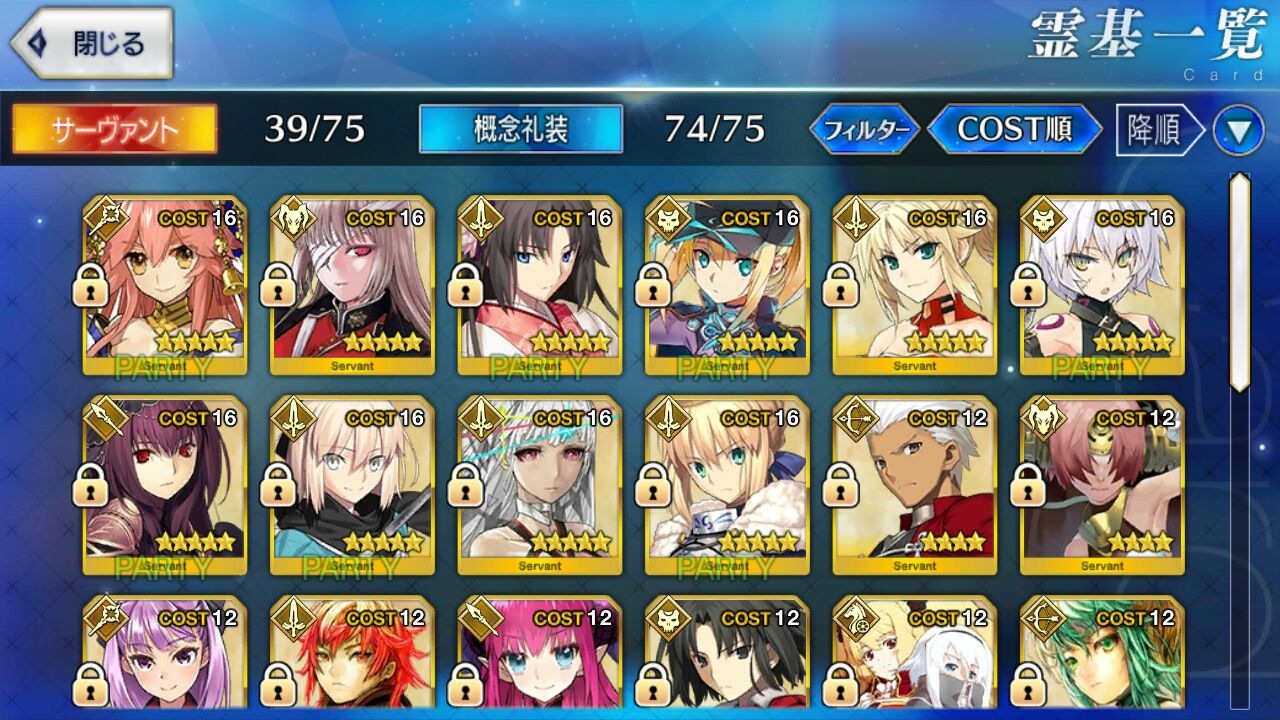Choose the dark-haired kimono servant card

tap(540, 285)
